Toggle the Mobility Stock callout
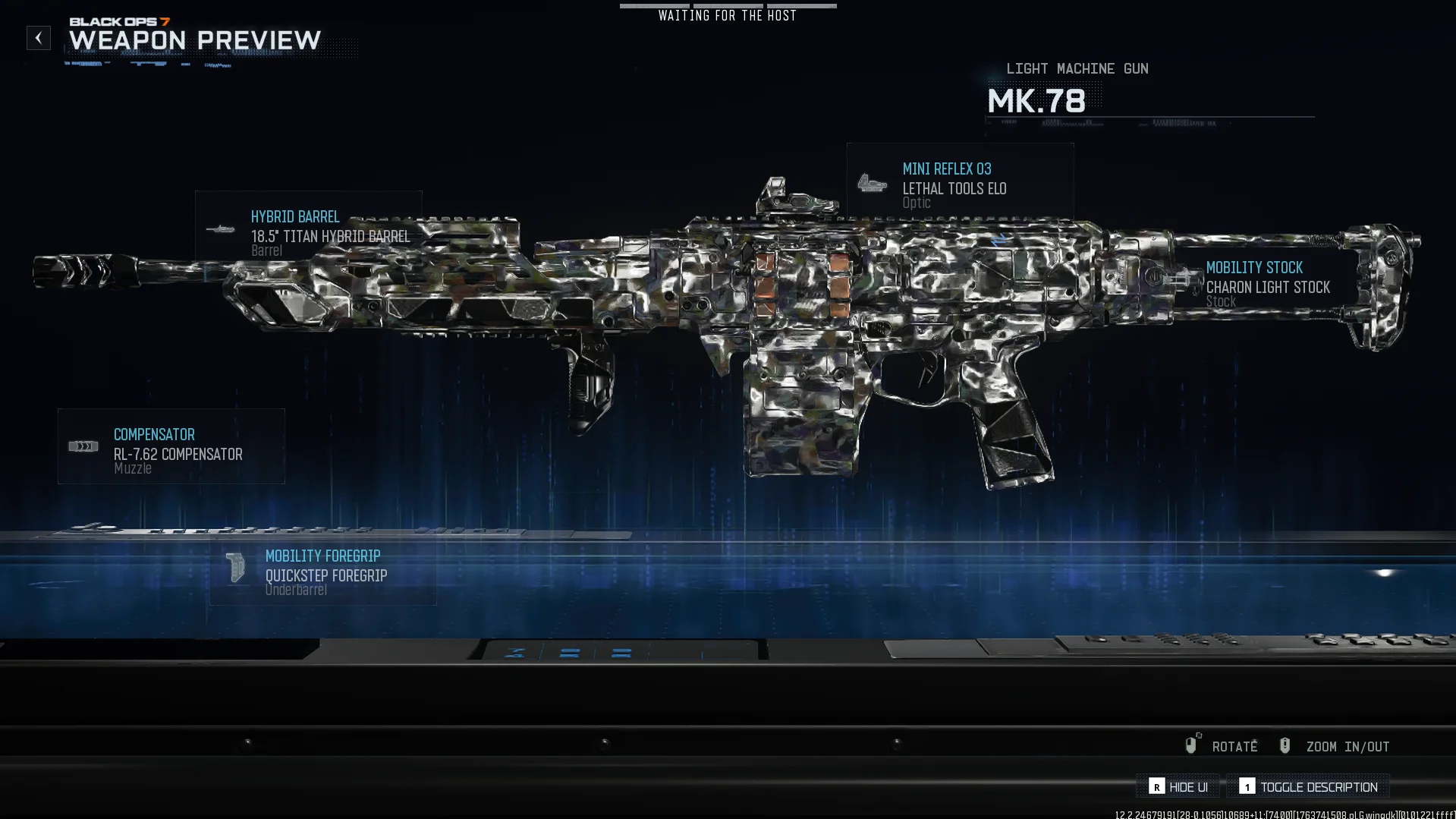 [1267, 284]
